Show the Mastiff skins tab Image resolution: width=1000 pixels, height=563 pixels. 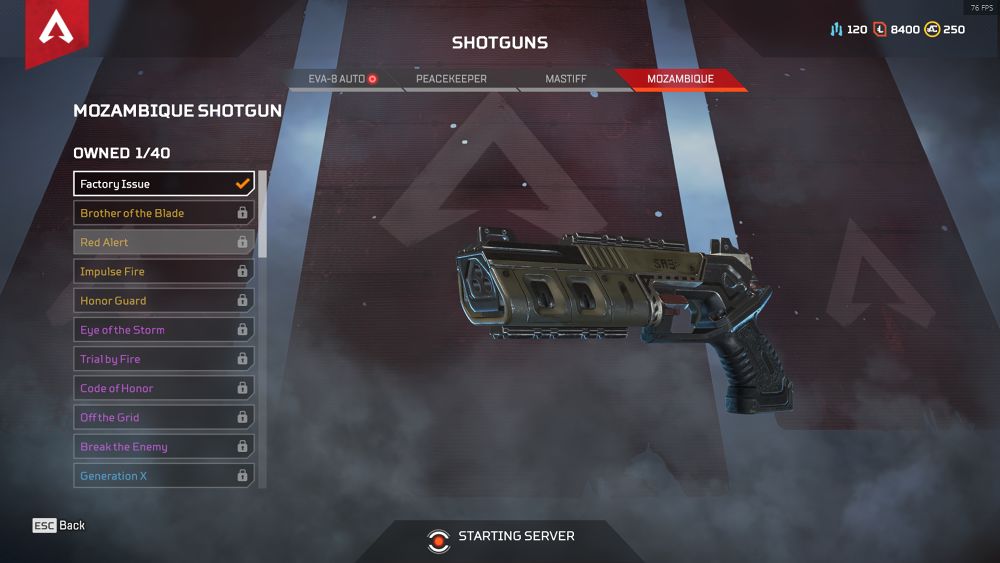567,79
